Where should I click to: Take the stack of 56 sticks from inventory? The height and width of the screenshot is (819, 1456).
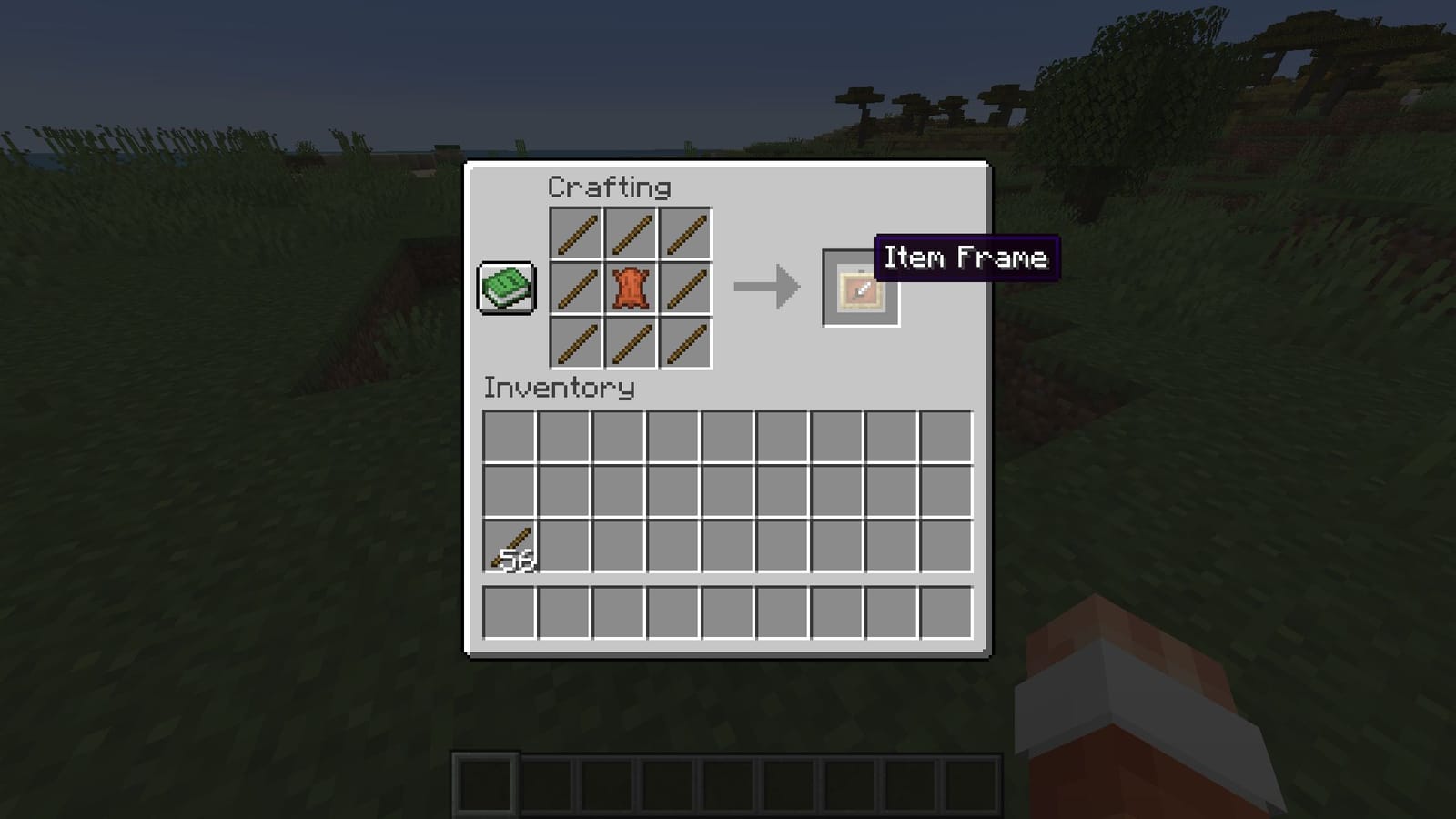point(508,546)
